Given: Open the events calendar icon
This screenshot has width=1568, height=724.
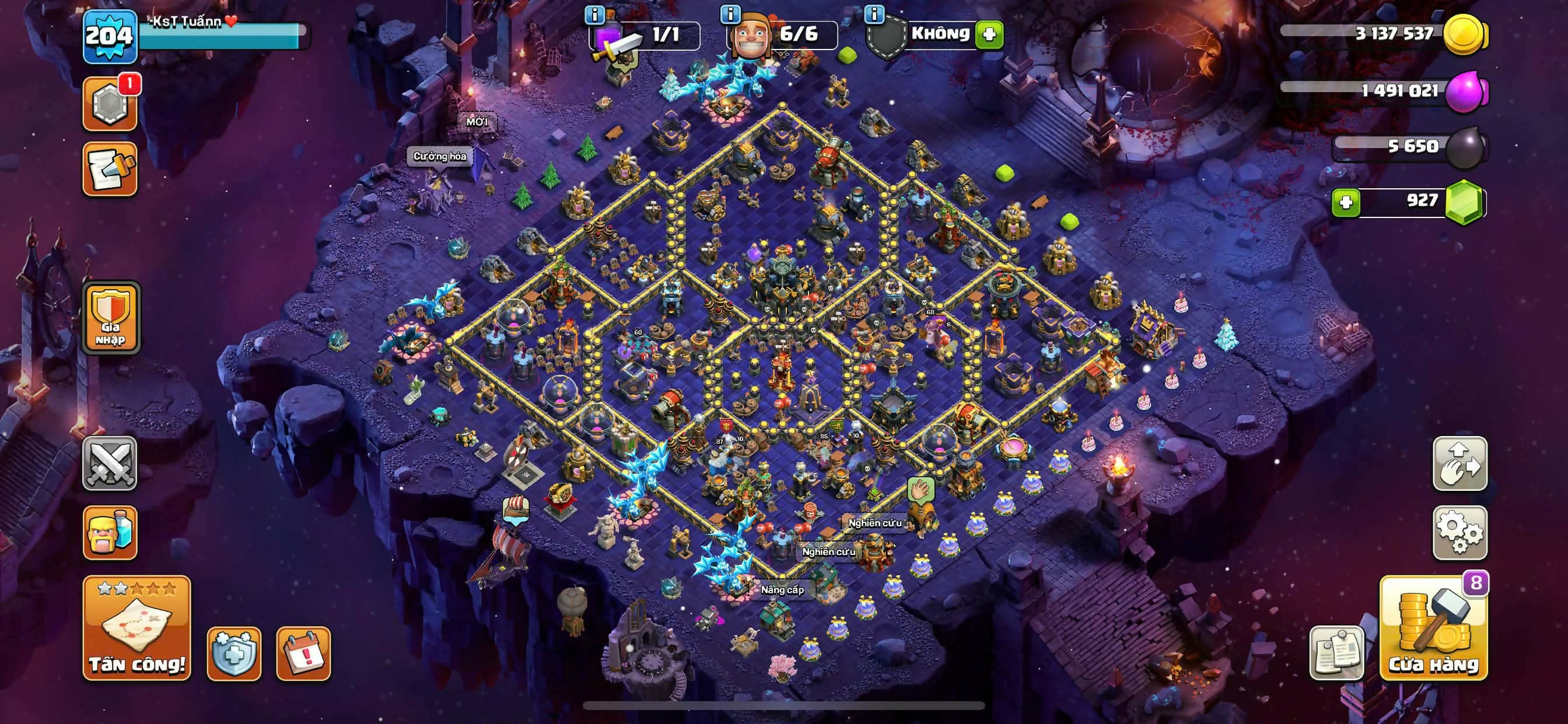Looking at the screenshot, I should (303, 653).
